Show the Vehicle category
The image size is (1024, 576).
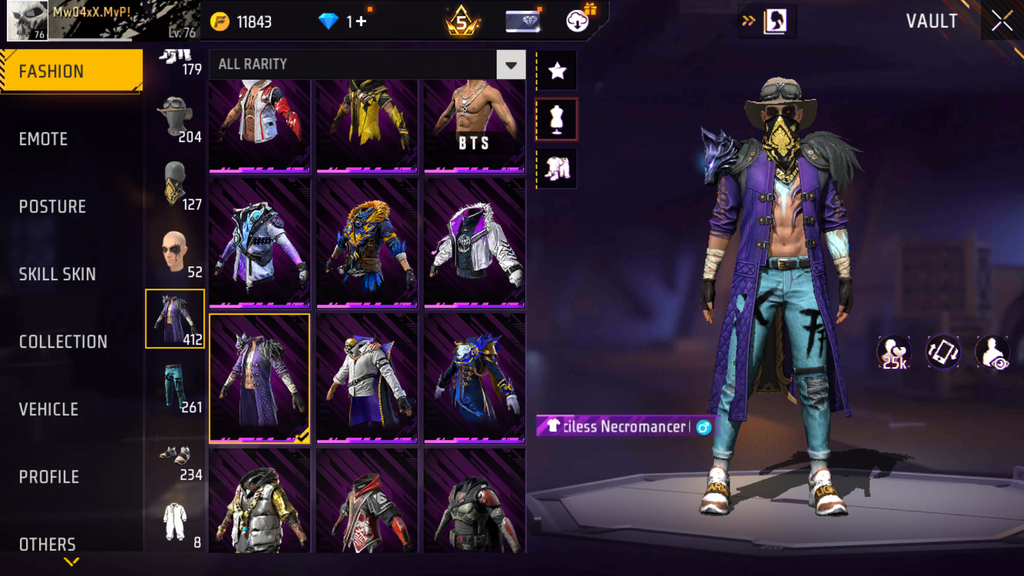click(x=48, y=409)
